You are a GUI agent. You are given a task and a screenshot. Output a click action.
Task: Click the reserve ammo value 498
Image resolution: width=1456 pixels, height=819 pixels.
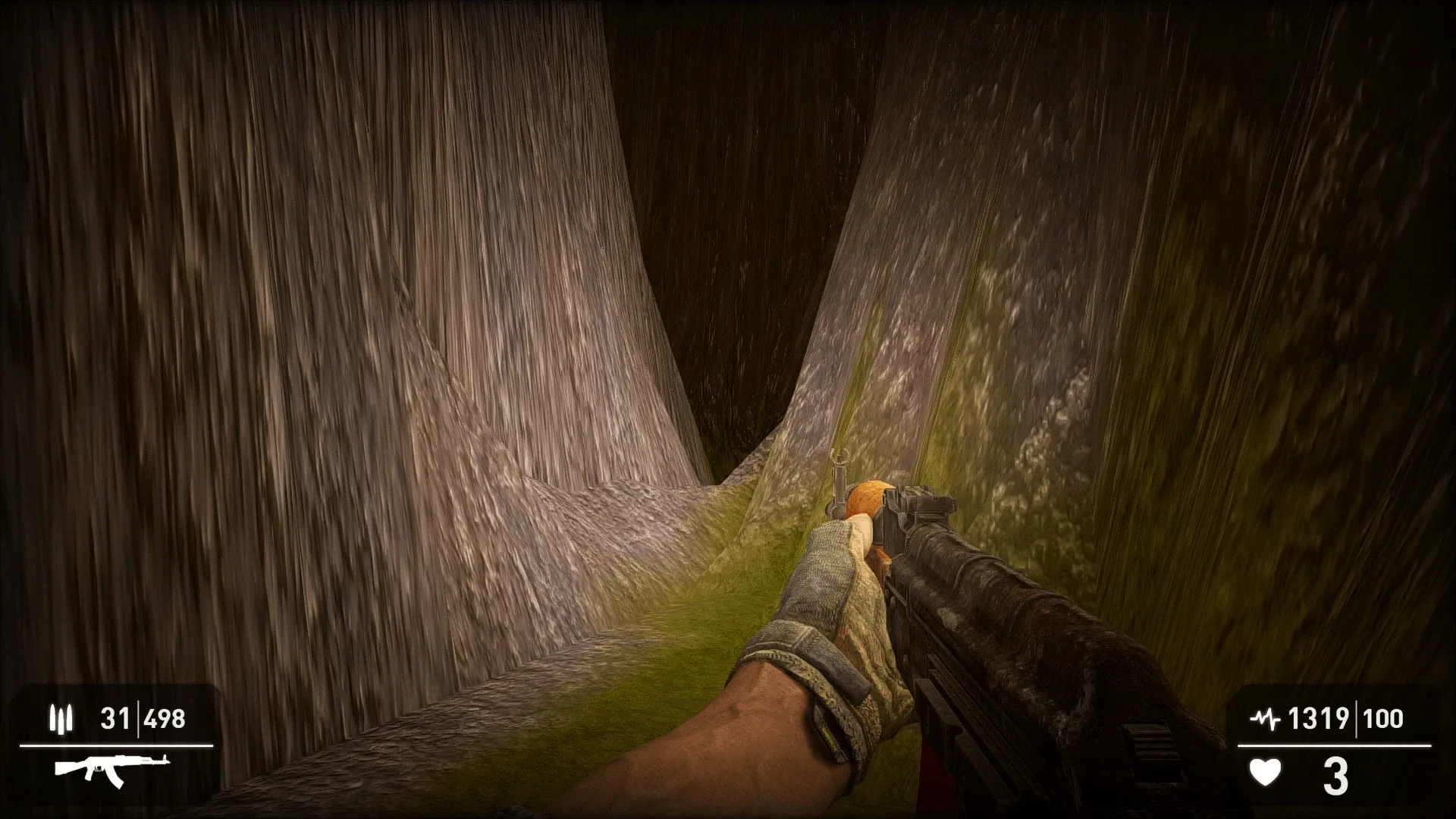[x=164, y=717]
